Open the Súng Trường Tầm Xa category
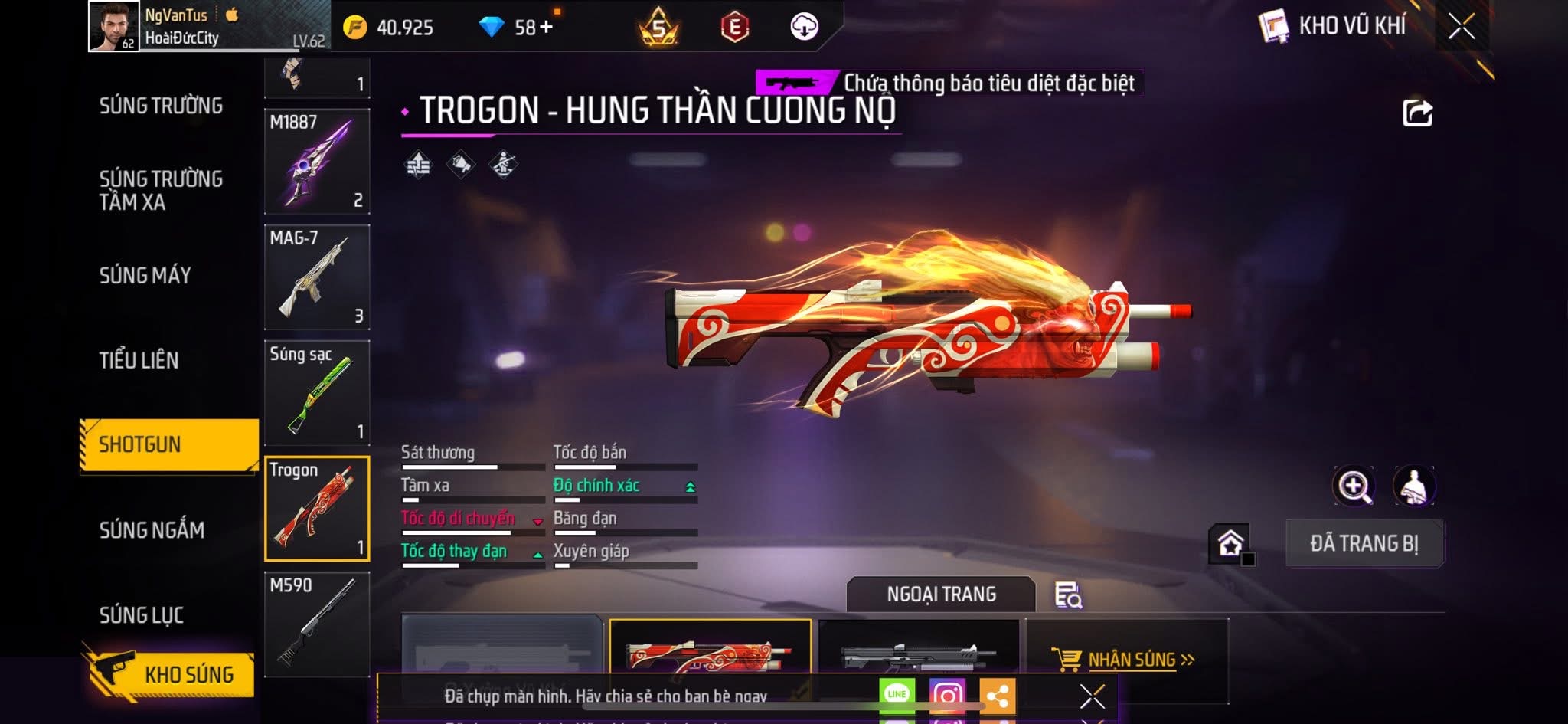Screen dimensions: 1568x724 tap(161, 190)
